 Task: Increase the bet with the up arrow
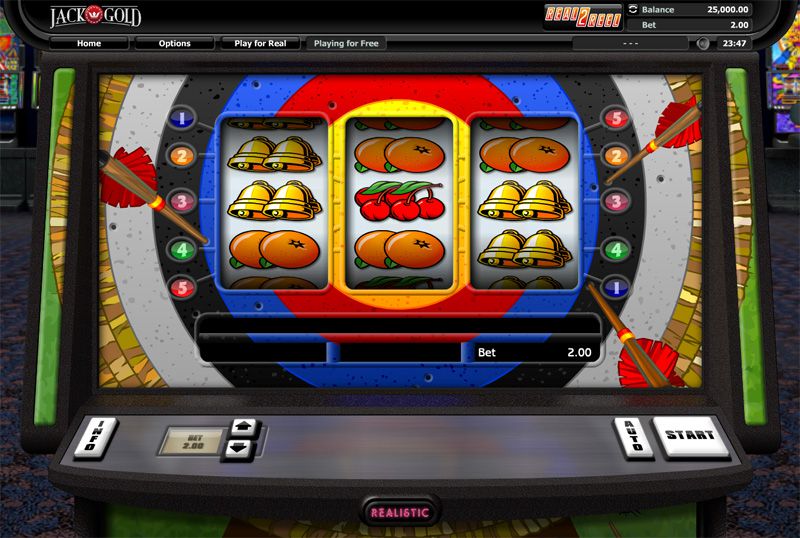click(x=240, y=427)
